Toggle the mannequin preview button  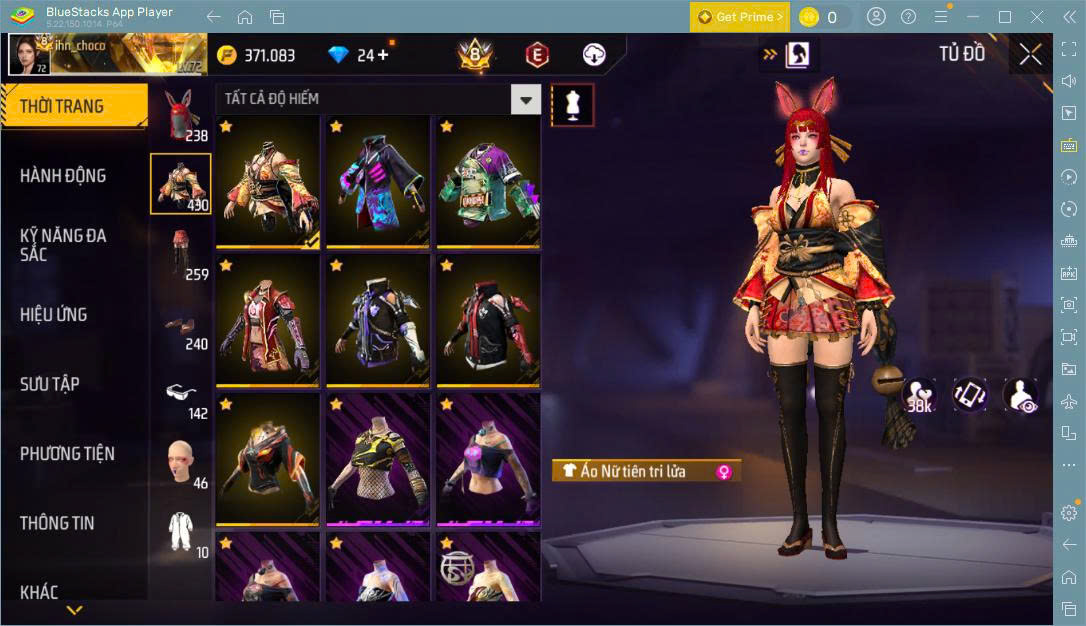click(573, 104)
